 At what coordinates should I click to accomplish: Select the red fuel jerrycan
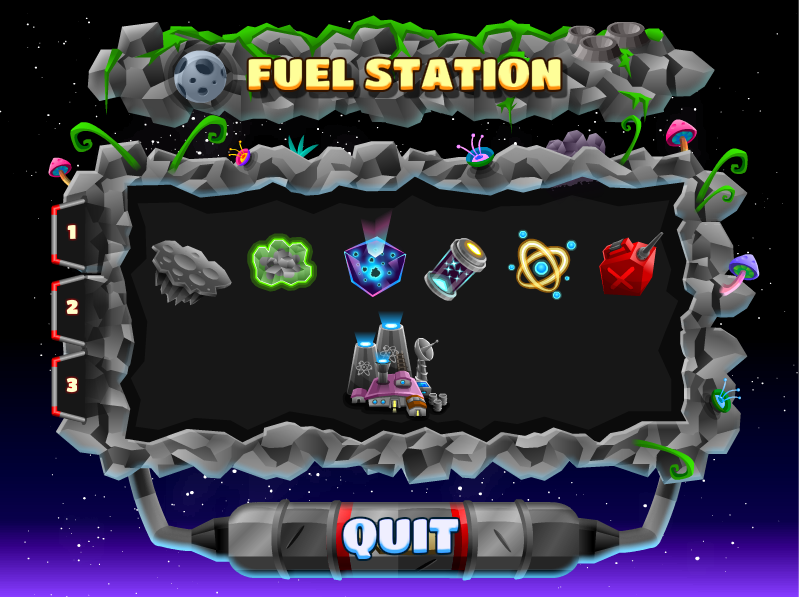pyautogui.click(x=628, y=266)
